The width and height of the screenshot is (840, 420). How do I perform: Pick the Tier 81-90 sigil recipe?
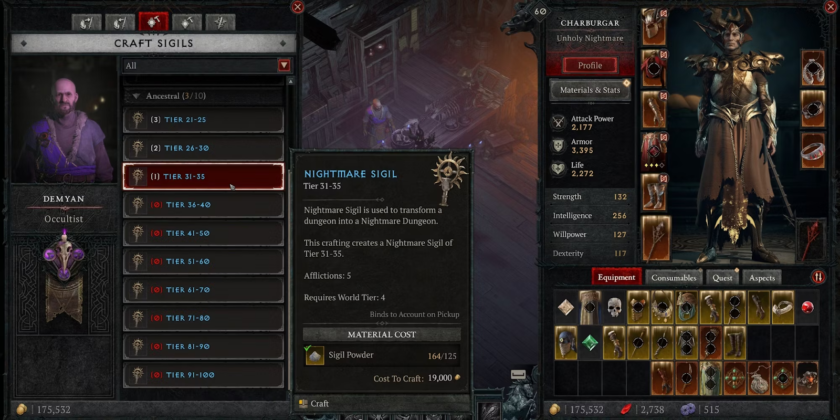203,348
